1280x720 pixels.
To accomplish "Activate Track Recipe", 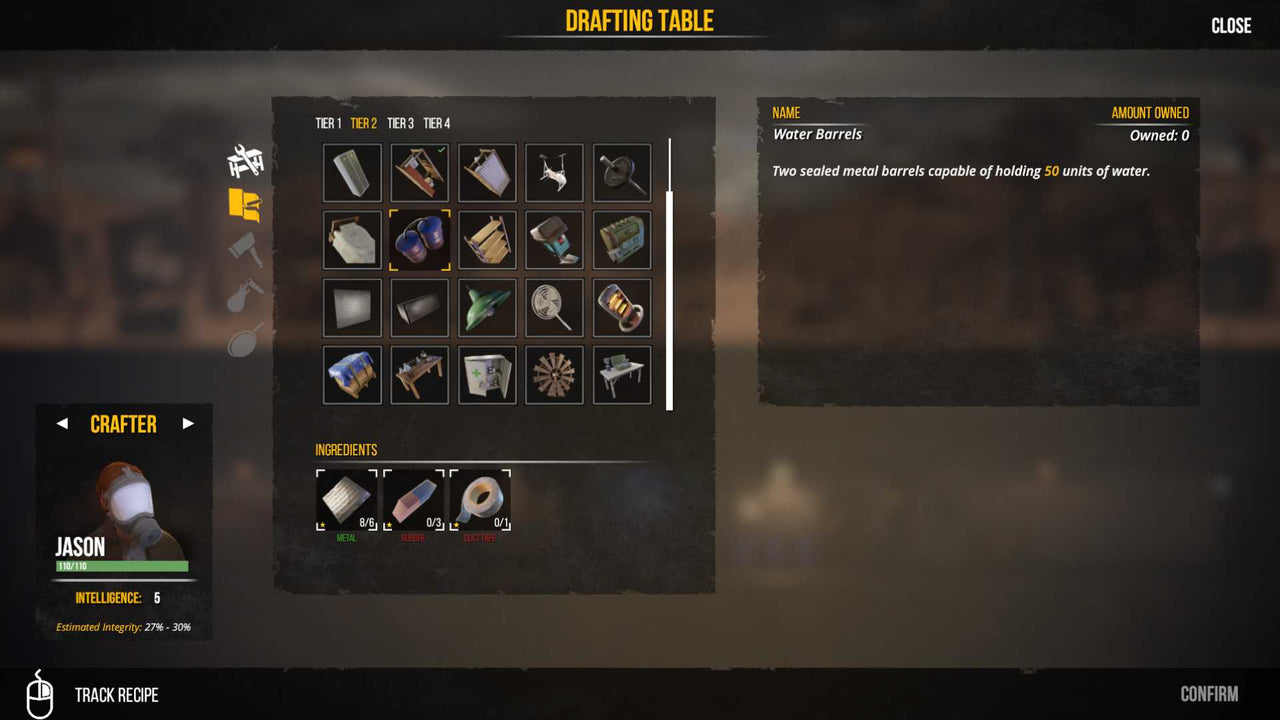I will click(x=116, y=694).
